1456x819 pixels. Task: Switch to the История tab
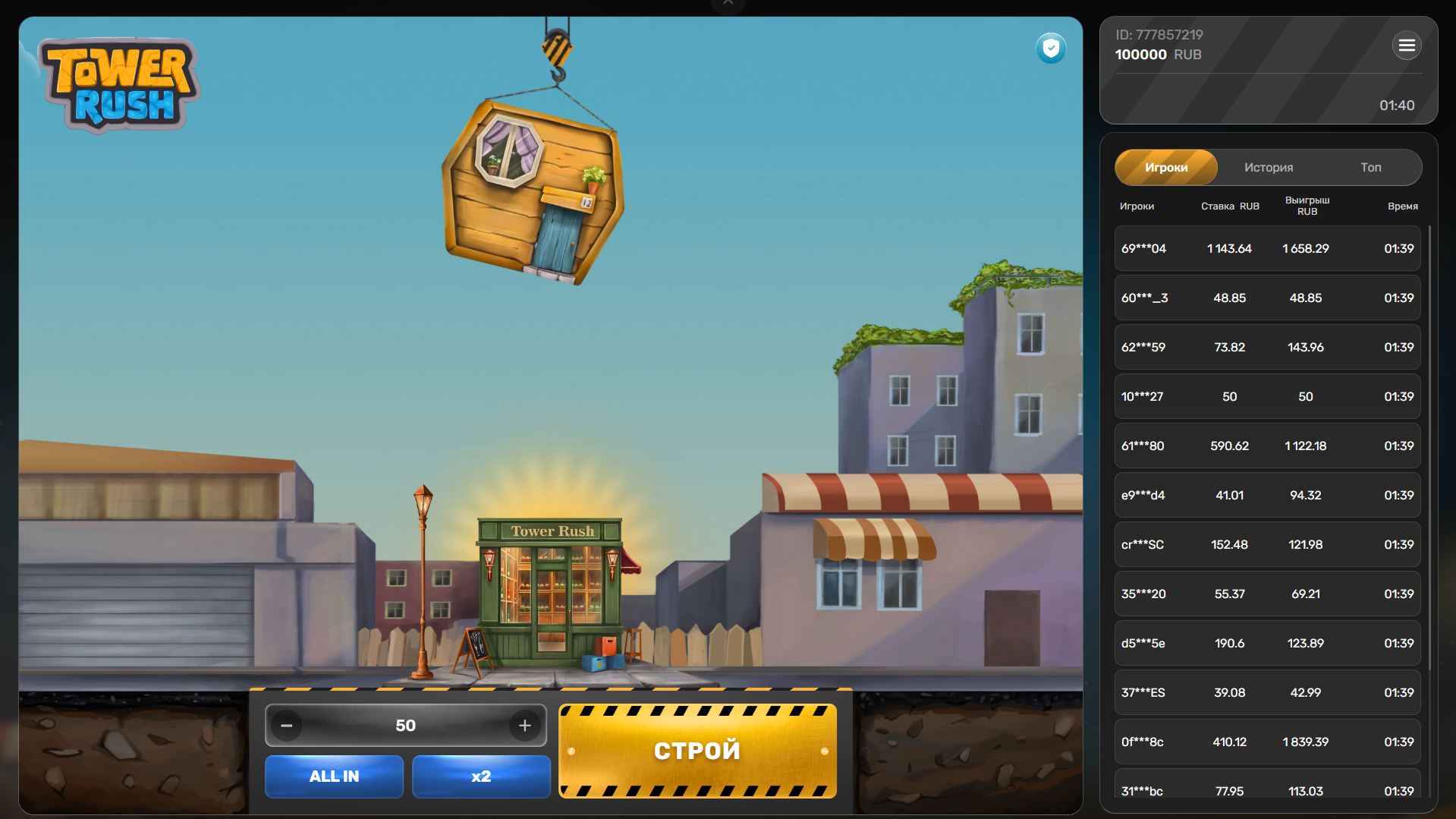pos(1268,167)
